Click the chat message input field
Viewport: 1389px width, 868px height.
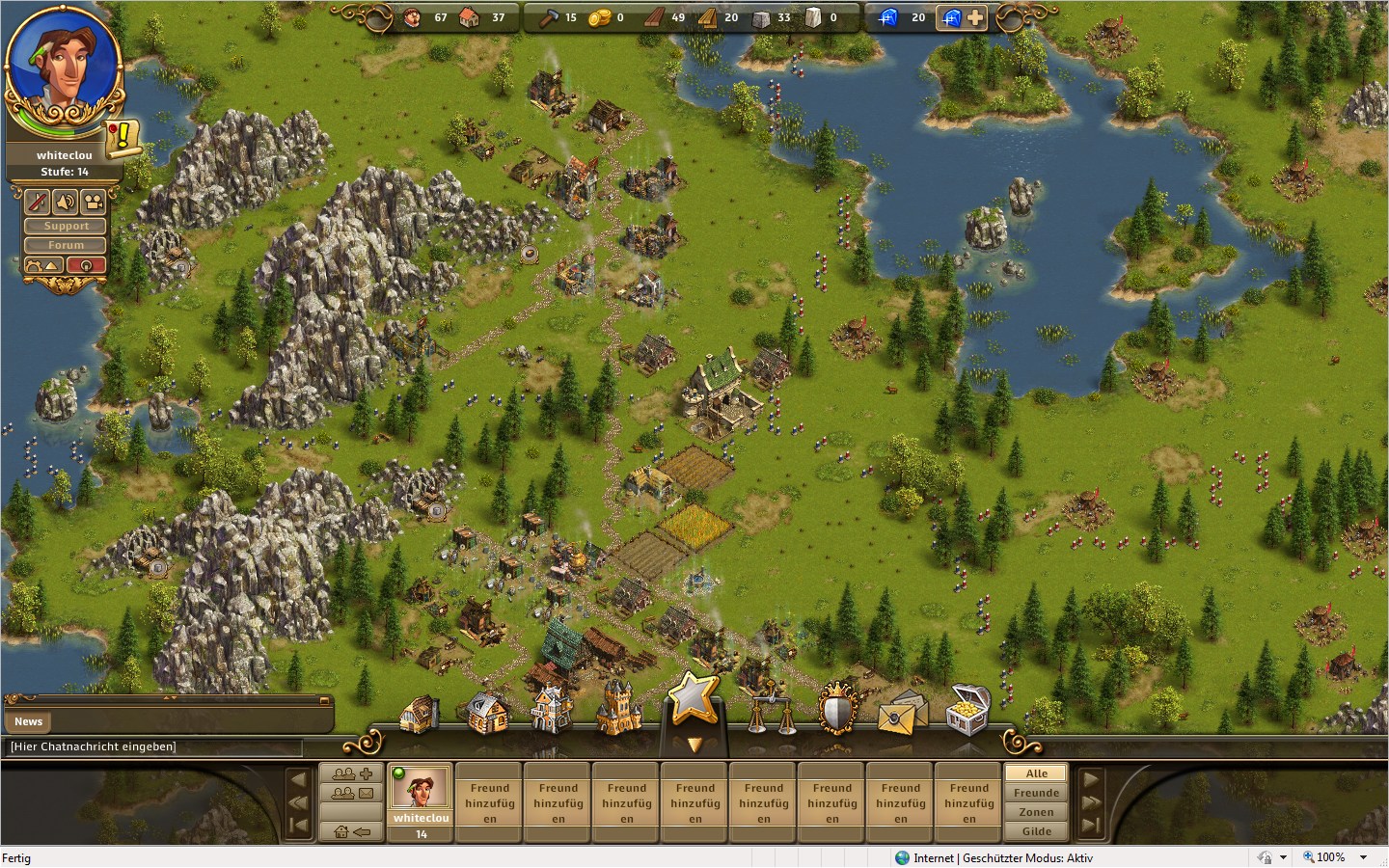(x=154, y=746)
